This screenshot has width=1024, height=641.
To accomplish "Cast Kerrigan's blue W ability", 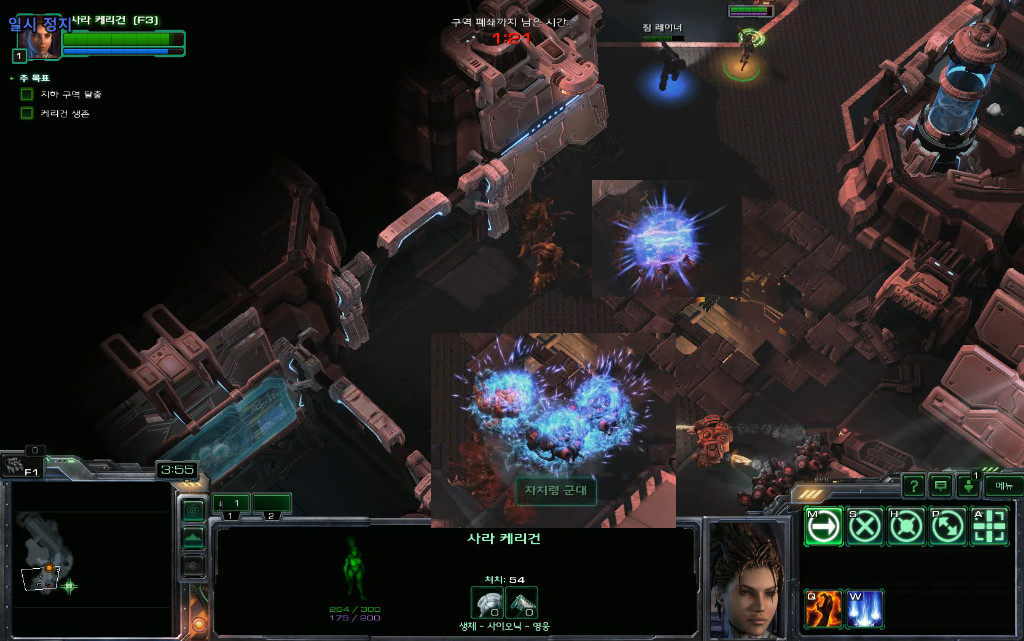I will [865, 609].
